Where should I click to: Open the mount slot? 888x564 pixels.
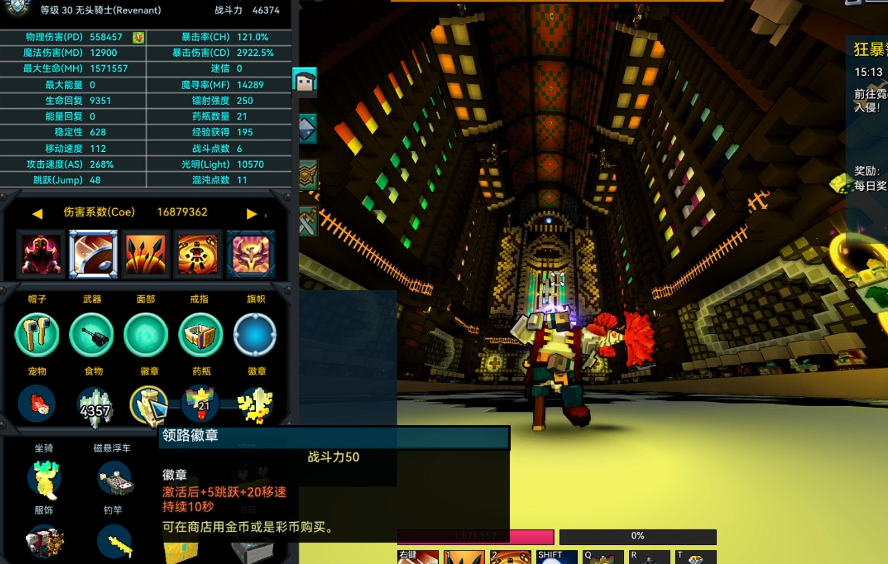point(43,479)
